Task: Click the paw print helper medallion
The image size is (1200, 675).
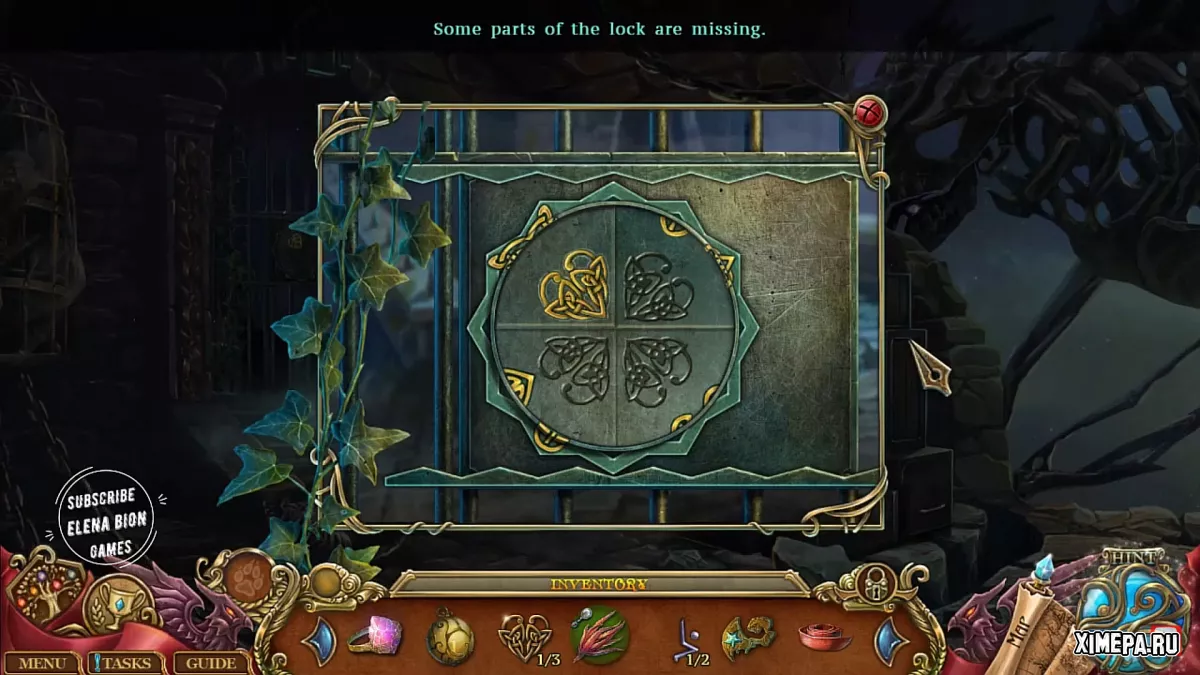Action: pos(245,577)
